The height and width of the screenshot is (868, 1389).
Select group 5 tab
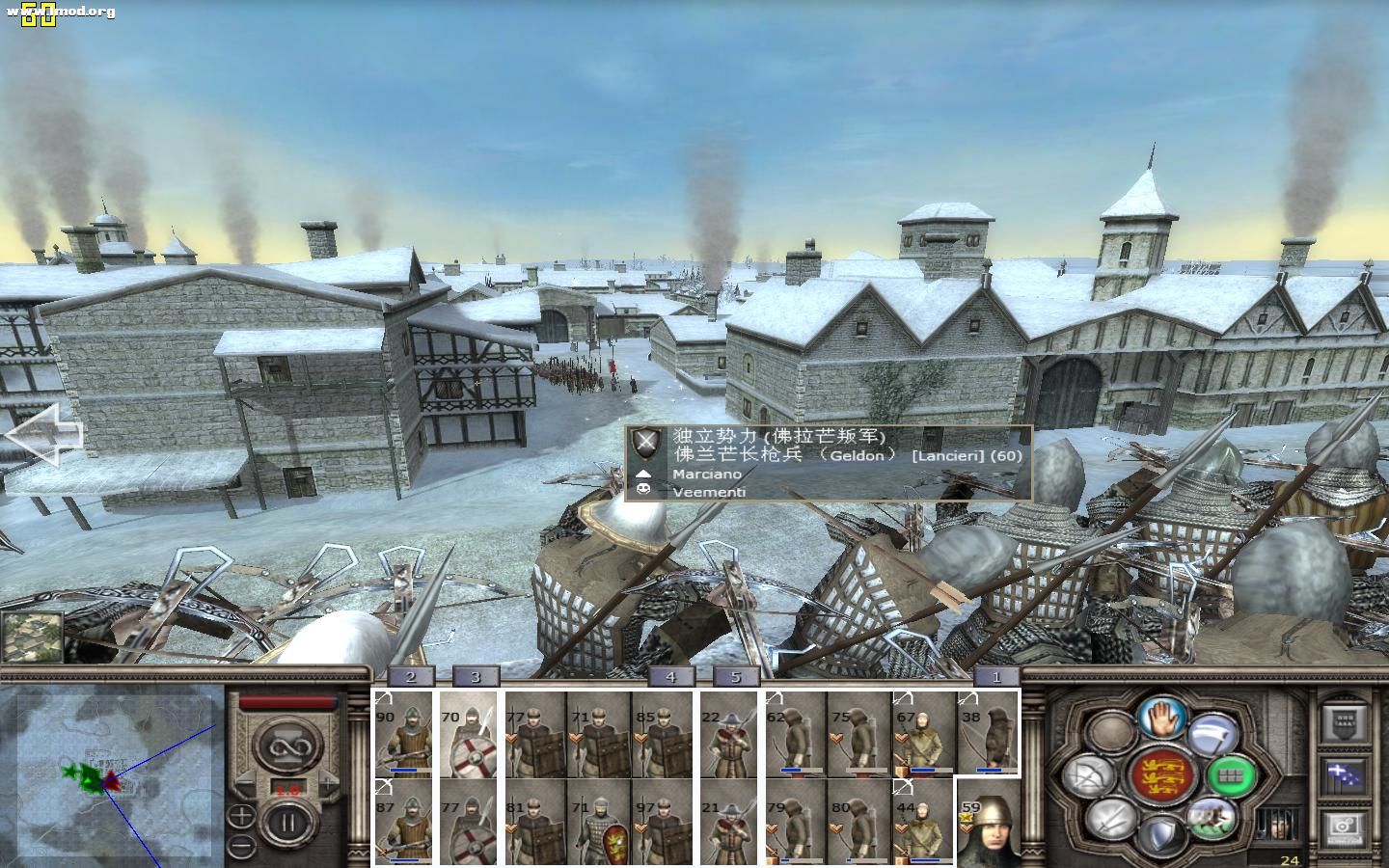coord(736,676)
